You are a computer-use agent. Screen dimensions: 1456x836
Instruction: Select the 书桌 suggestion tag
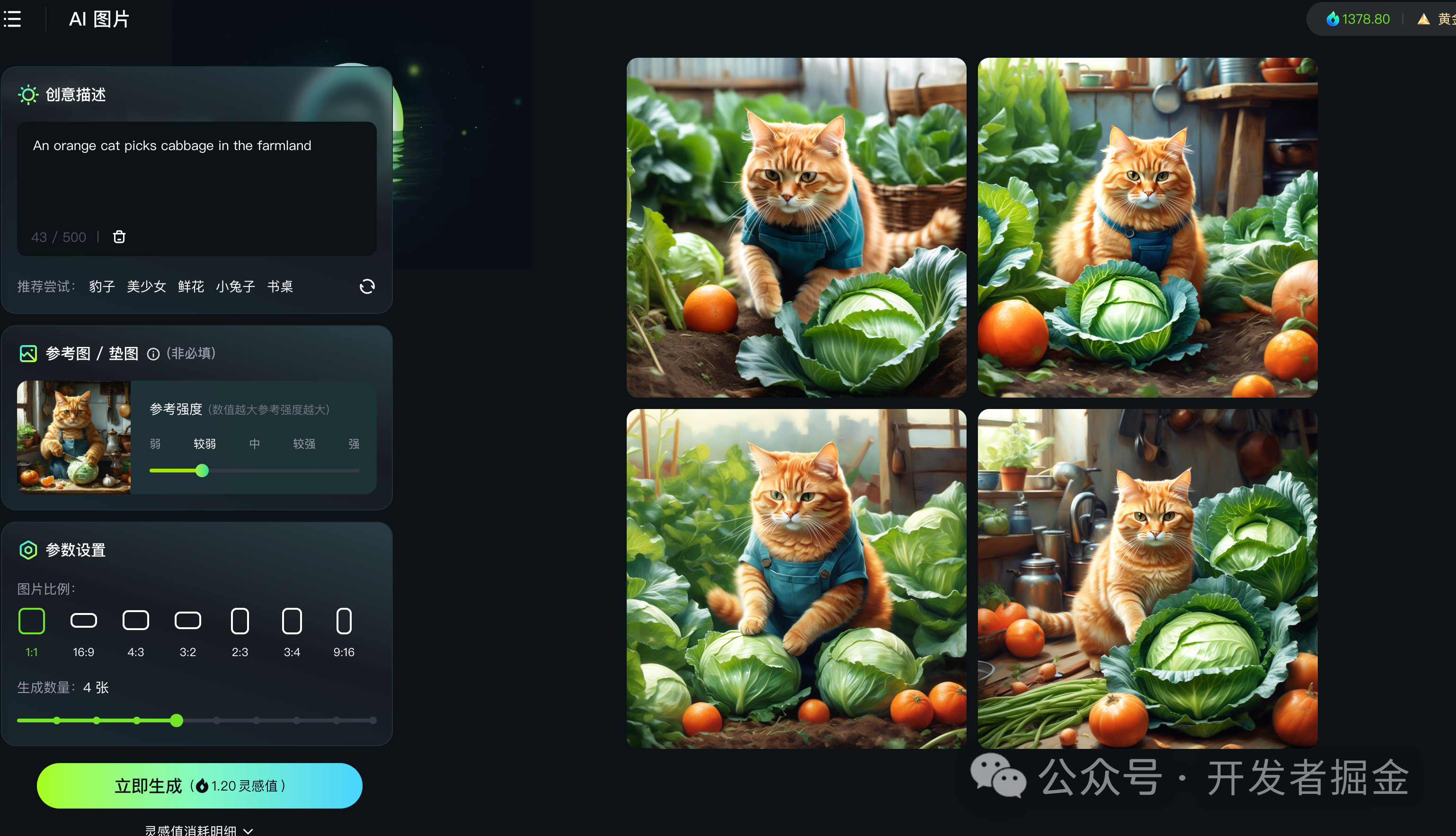280,286
